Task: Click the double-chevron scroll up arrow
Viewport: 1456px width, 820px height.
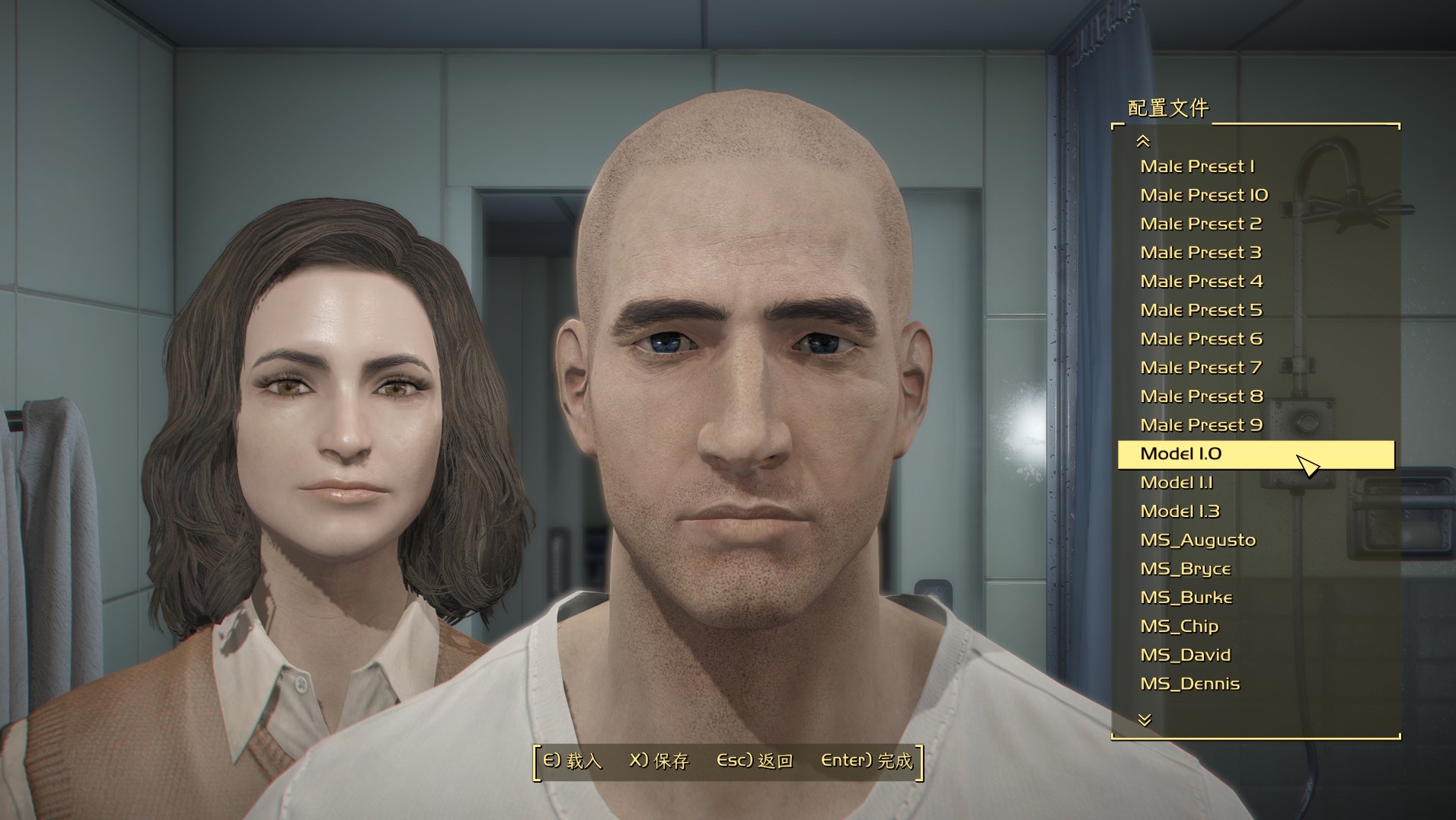Action: point(1143,141)
